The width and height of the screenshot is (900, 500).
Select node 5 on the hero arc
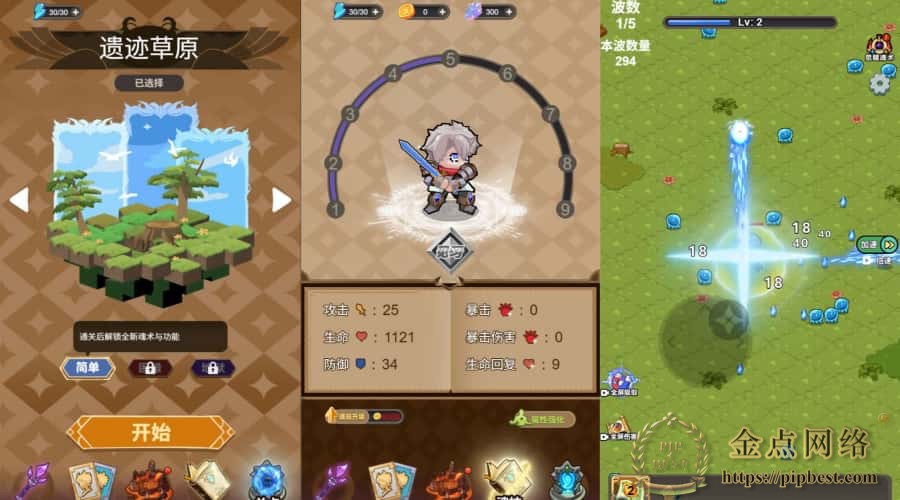[x=451, y=60]
